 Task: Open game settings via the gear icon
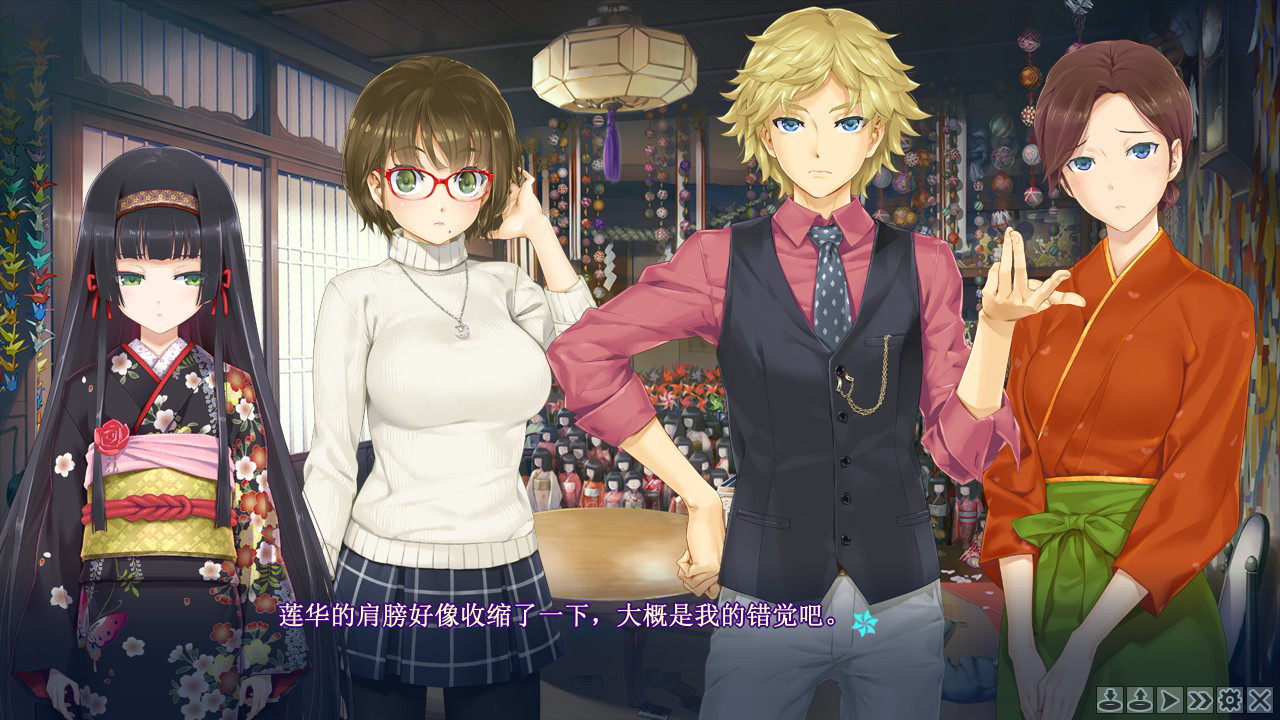coord(1230,700)
